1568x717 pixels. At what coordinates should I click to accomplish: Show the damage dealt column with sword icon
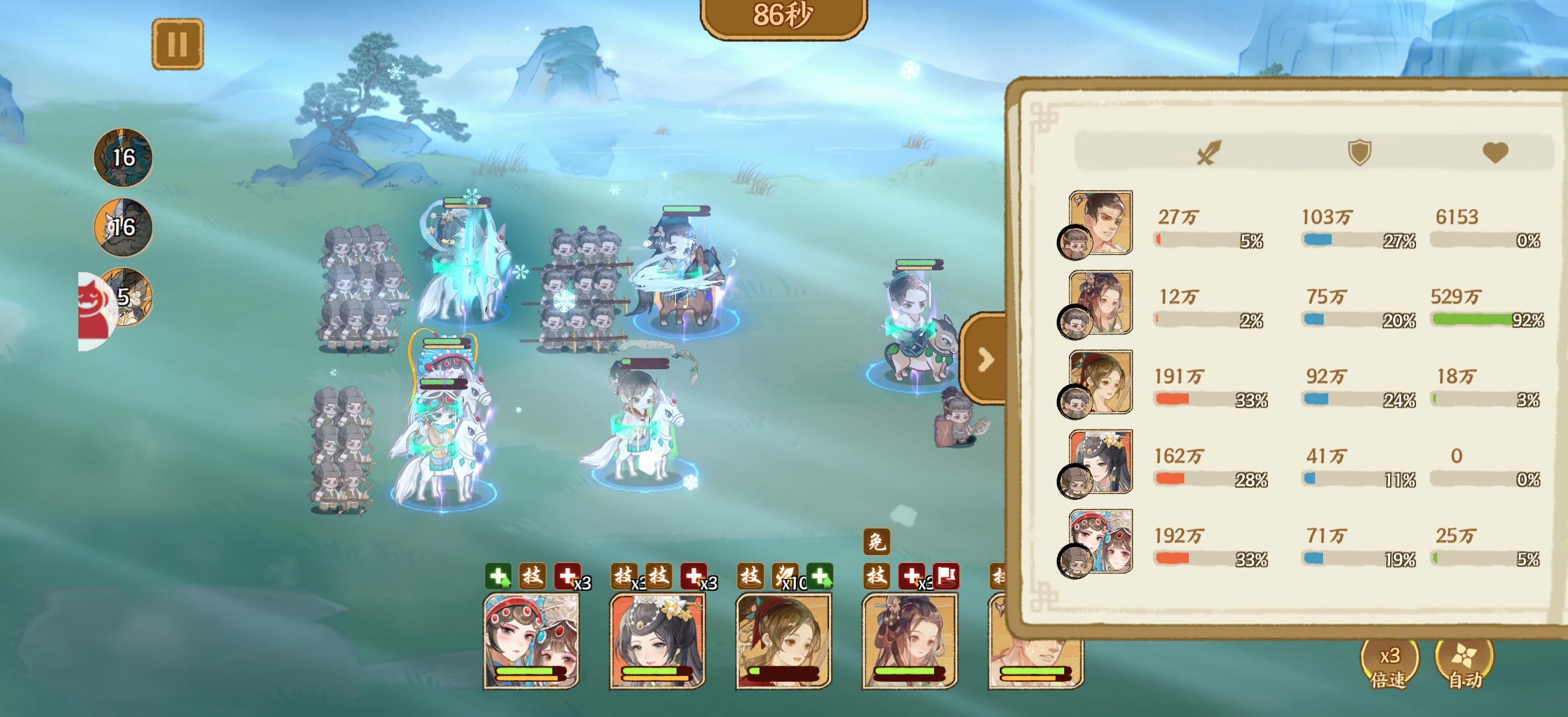[1208, 152]
